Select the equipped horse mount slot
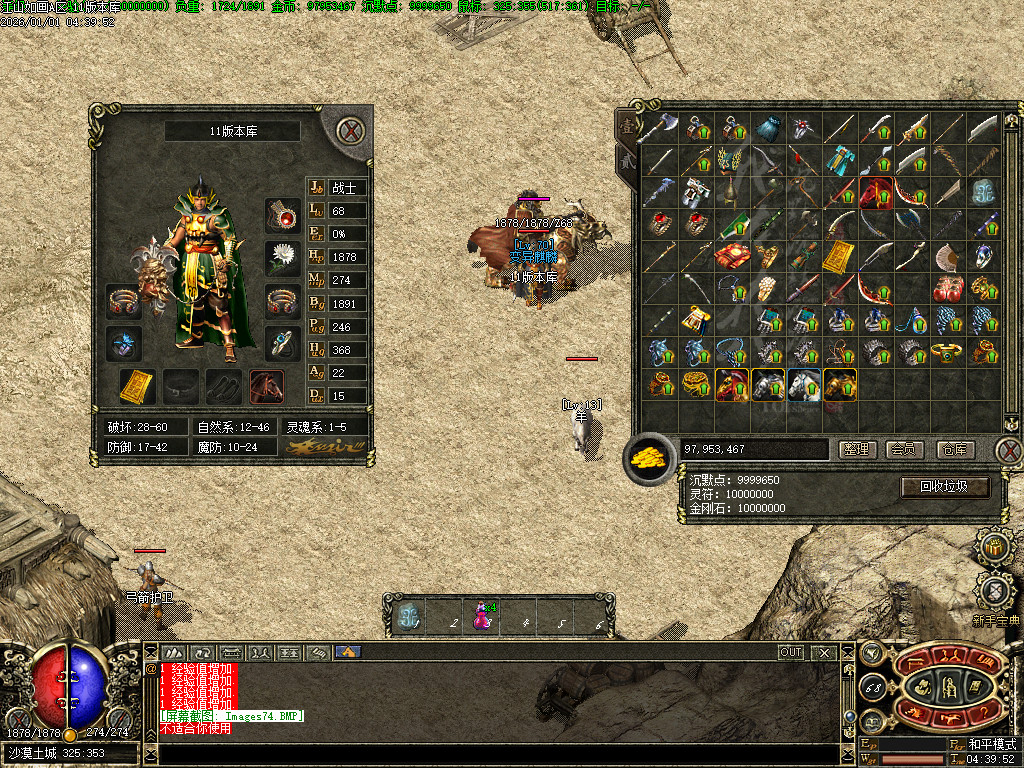Screen dimensions: 1024x768 (x=267, y=386)
